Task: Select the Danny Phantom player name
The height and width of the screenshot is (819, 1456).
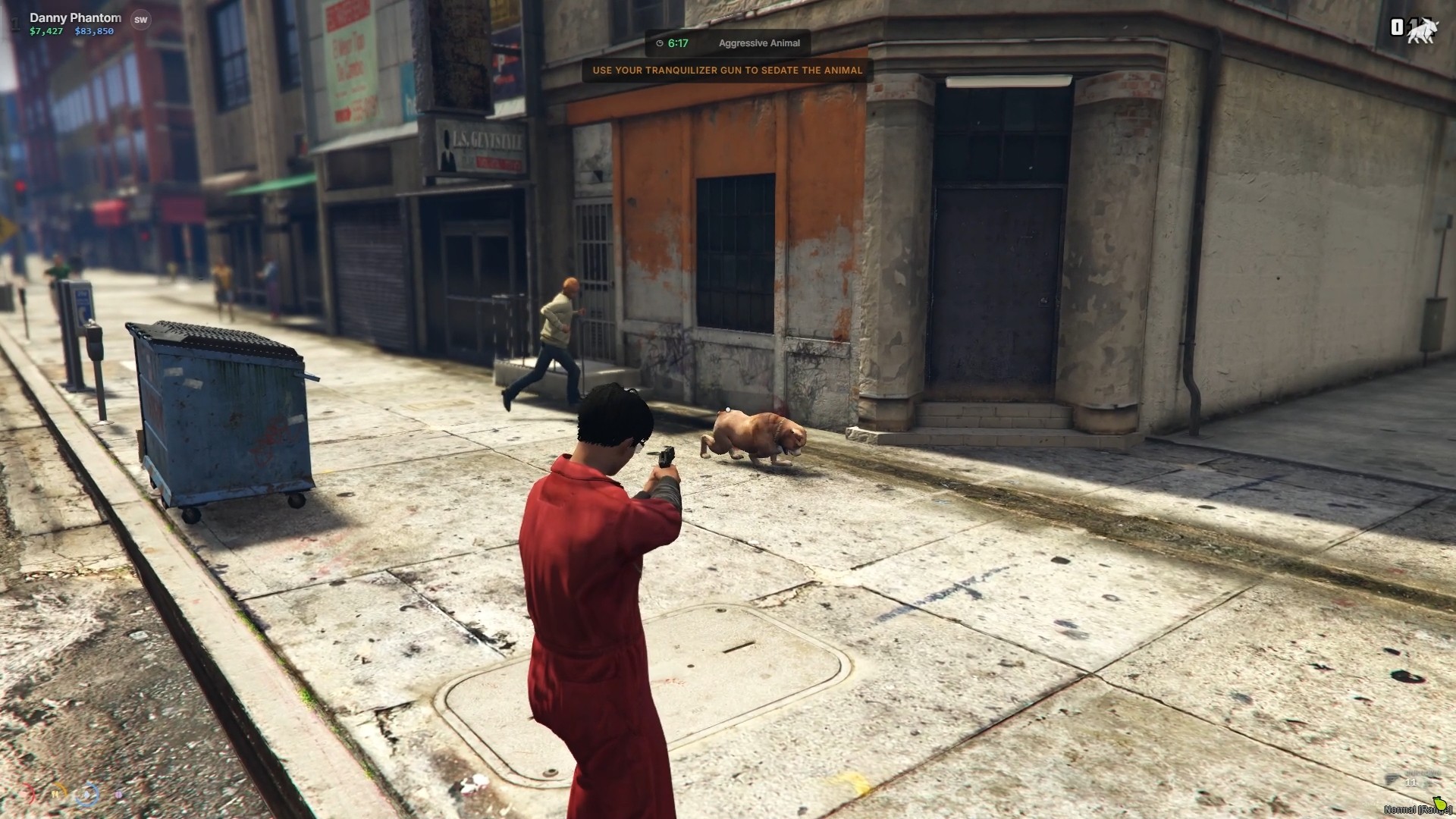Action: [x=75, y=17]
